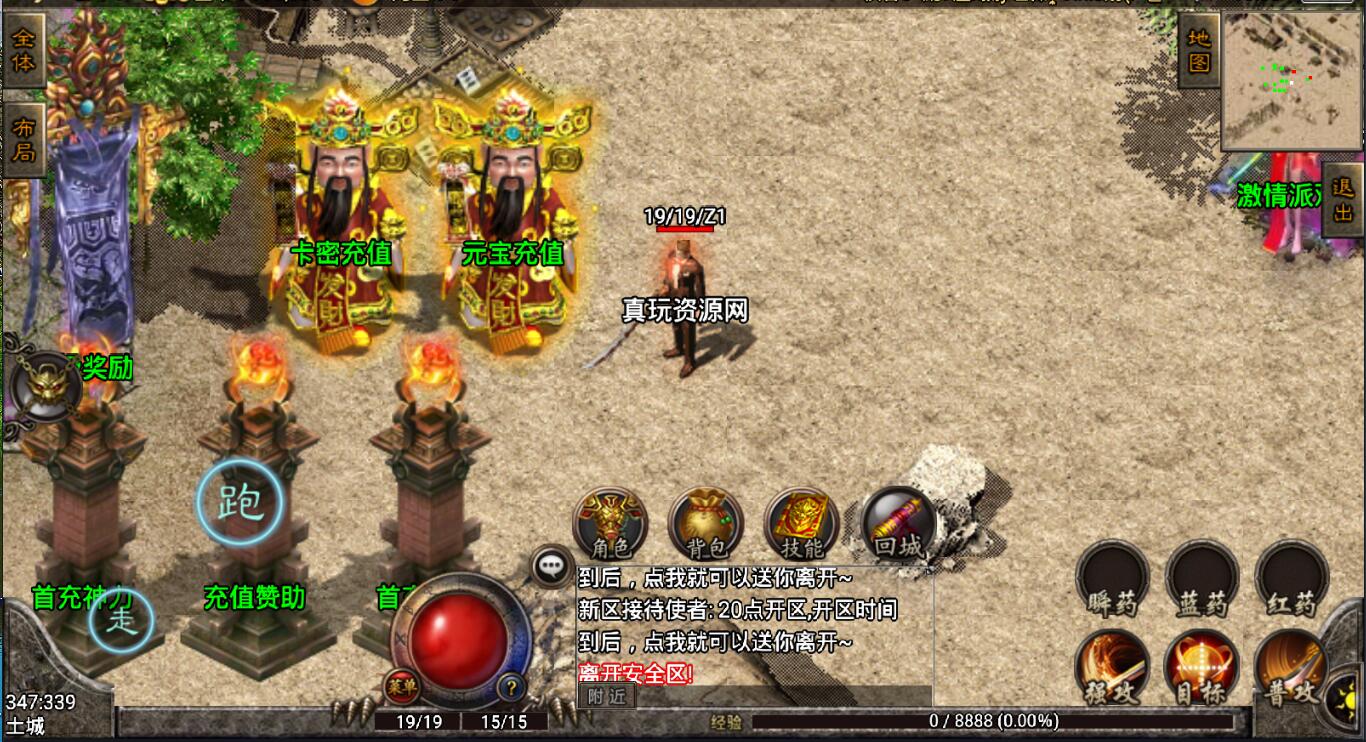Exit the game with 退出
The height and width of the screenshot is (742, 1366).
tap(1342, 200)
